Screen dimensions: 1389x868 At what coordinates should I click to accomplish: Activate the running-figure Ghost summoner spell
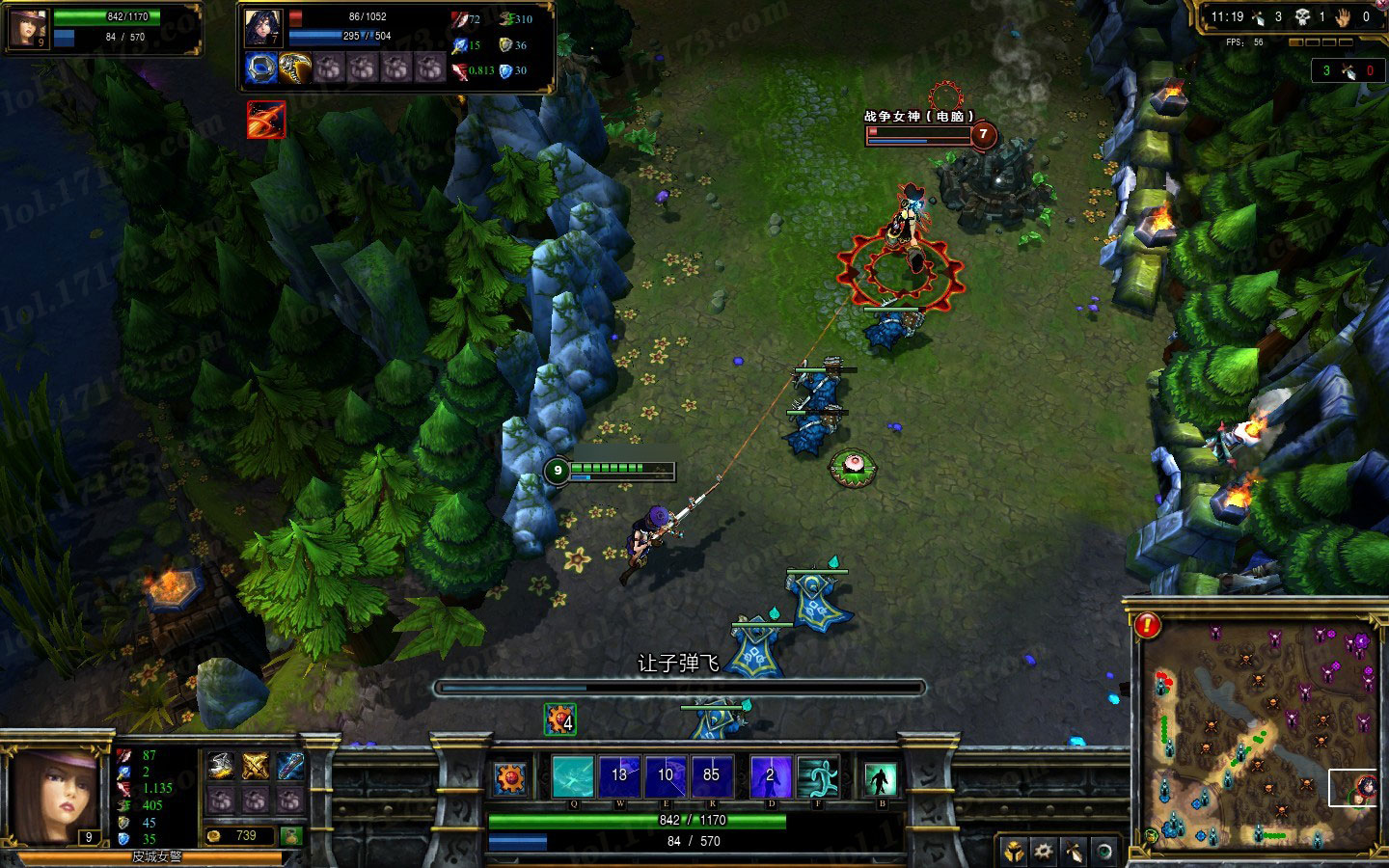(x=817, y=776)
